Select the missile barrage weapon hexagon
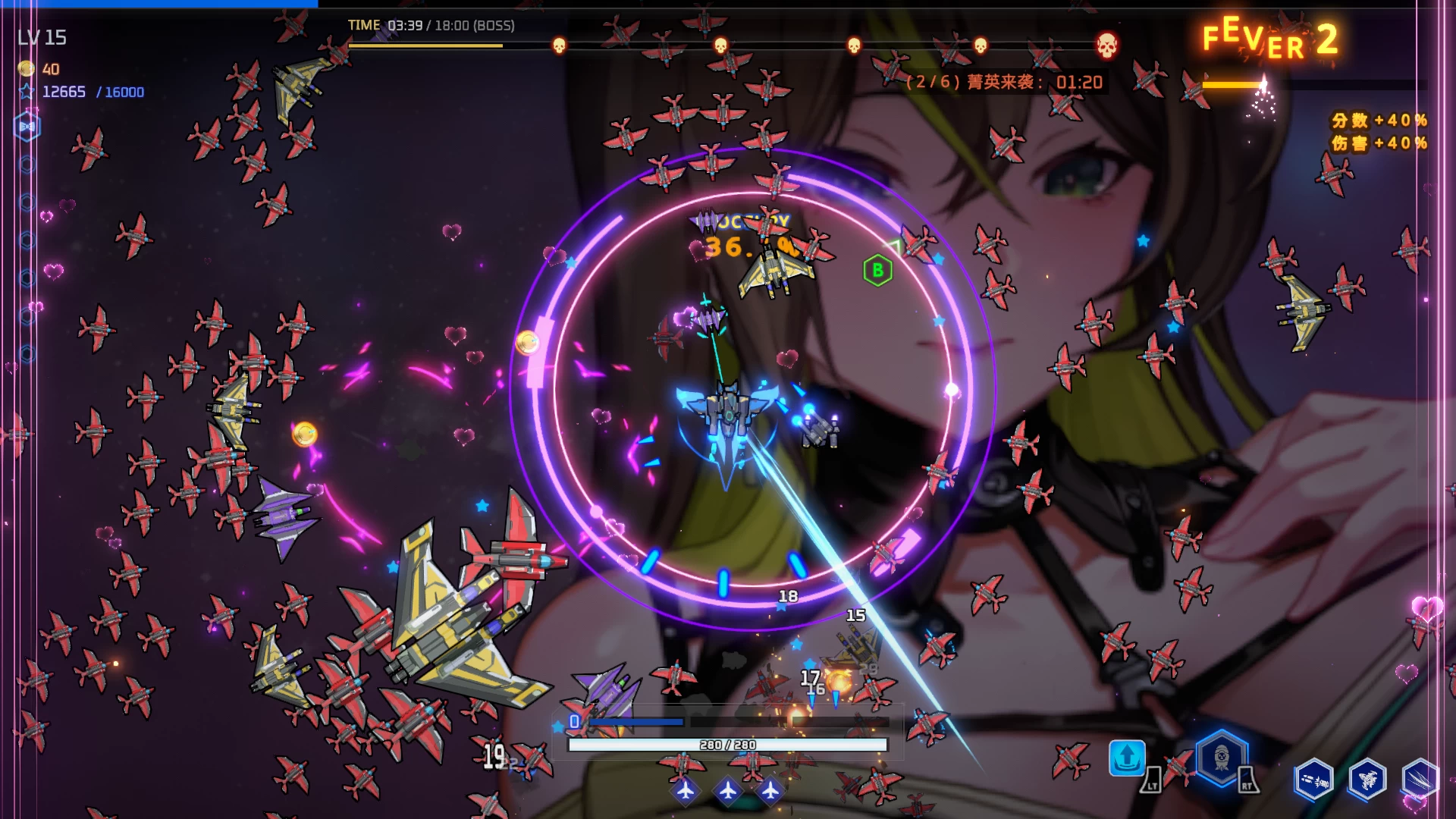Image resolution: width=1456 pixels, height=819 pixels. pyautogui.click(x=1314, y=779)
